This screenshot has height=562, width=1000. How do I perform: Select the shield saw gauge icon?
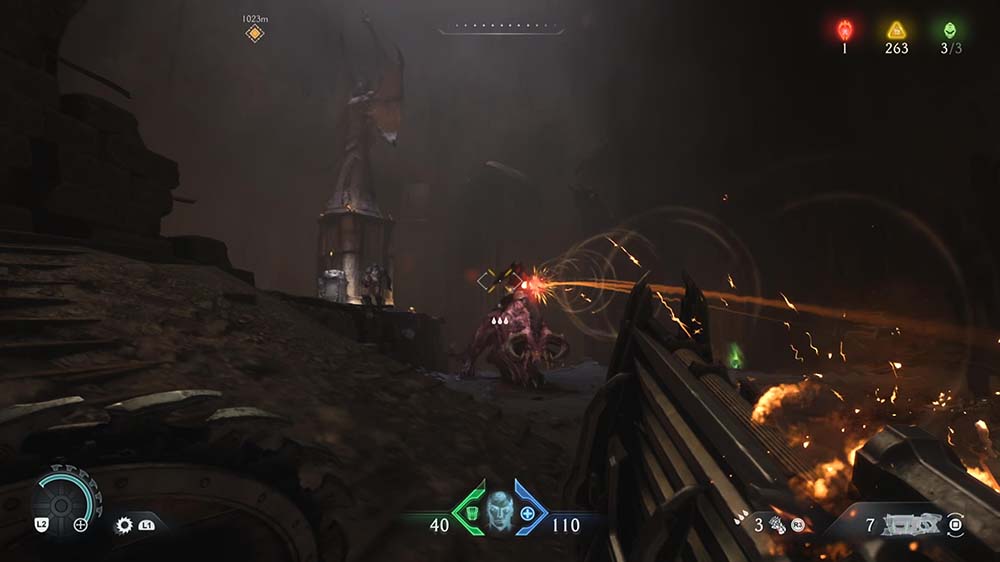coord(62,497)
